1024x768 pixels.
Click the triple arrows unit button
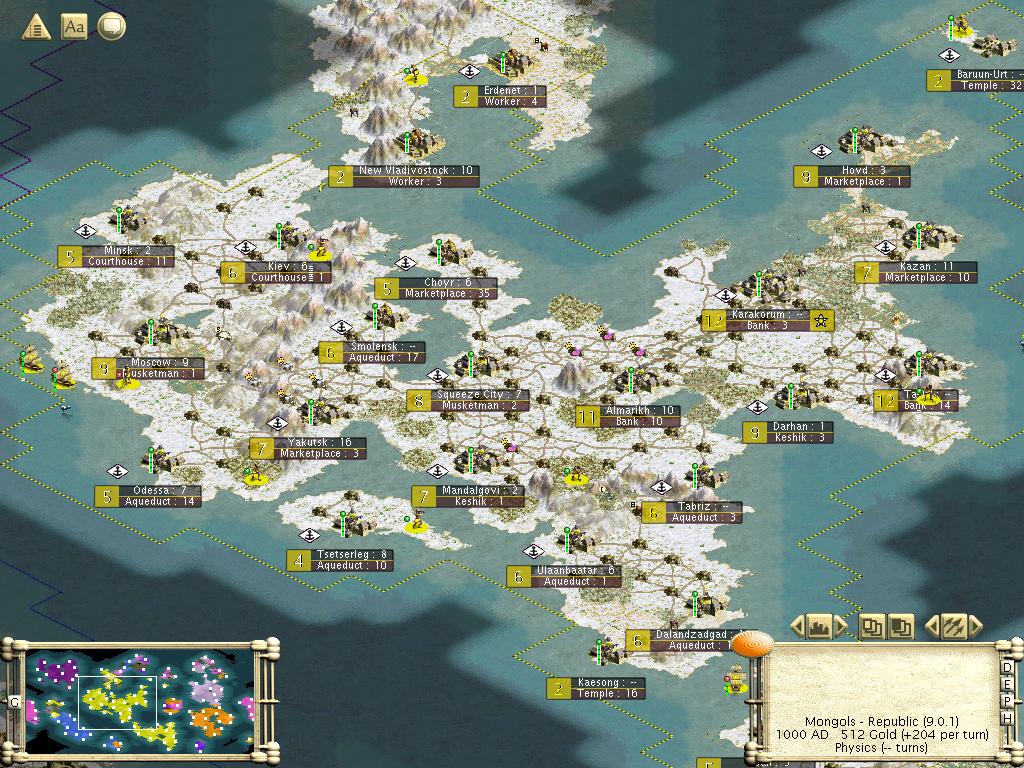click(952, 627)
